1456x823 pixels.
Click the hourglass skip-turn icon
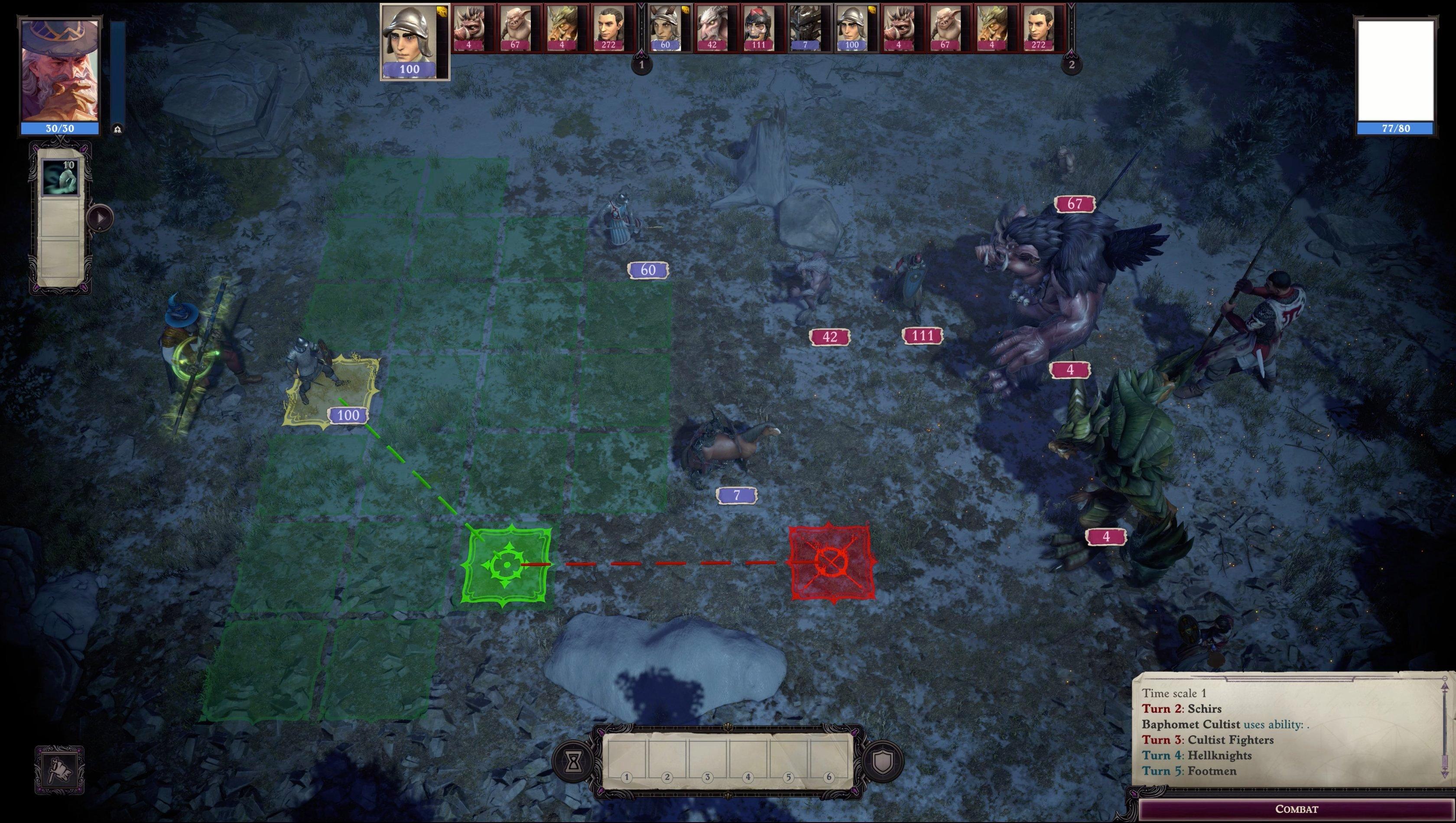[574, 762]
